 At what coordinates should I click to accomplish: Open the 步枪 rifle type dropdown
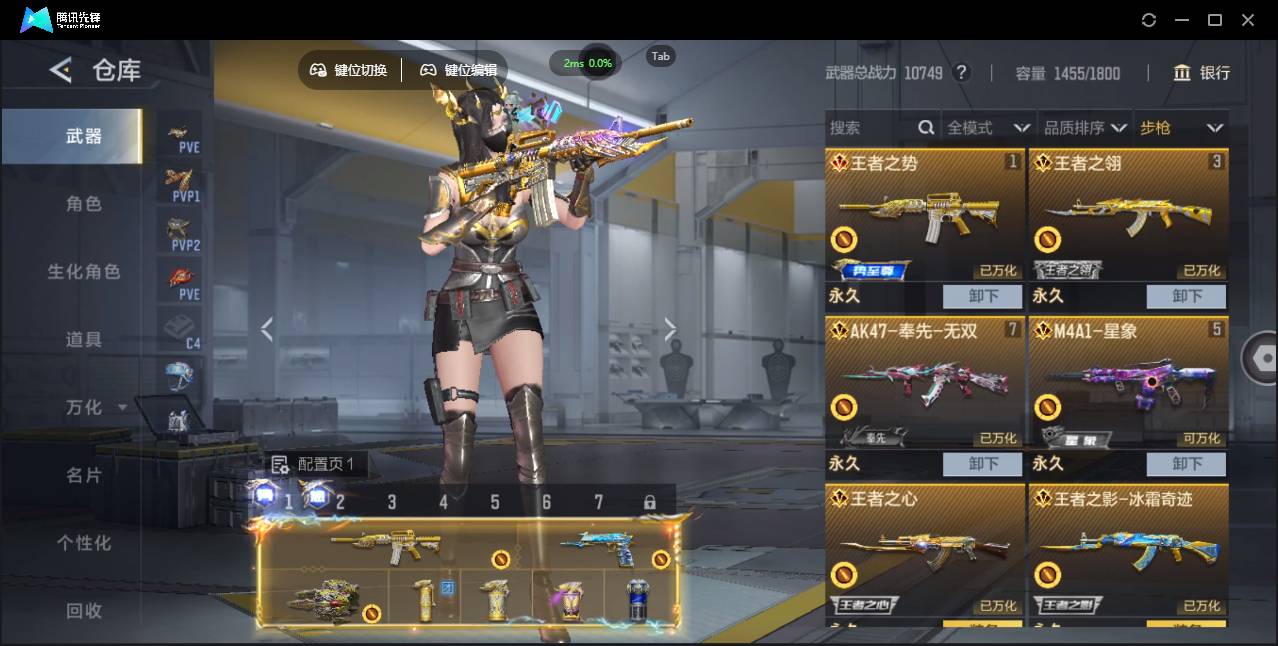click(1181, 128)
